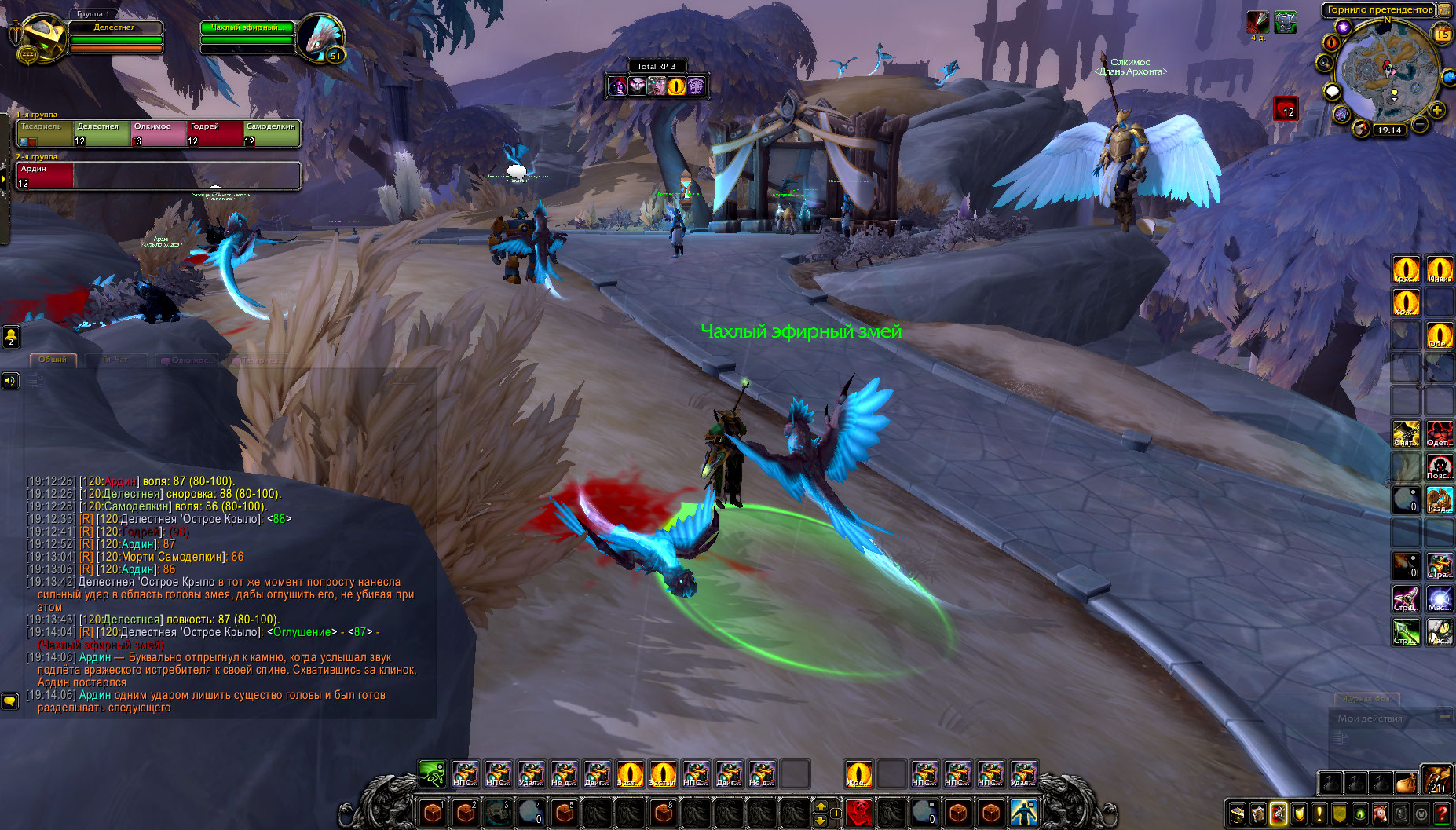Select Олкимос in the party frame
This screenshot has width=1456, height=830.
click(158, 133)
